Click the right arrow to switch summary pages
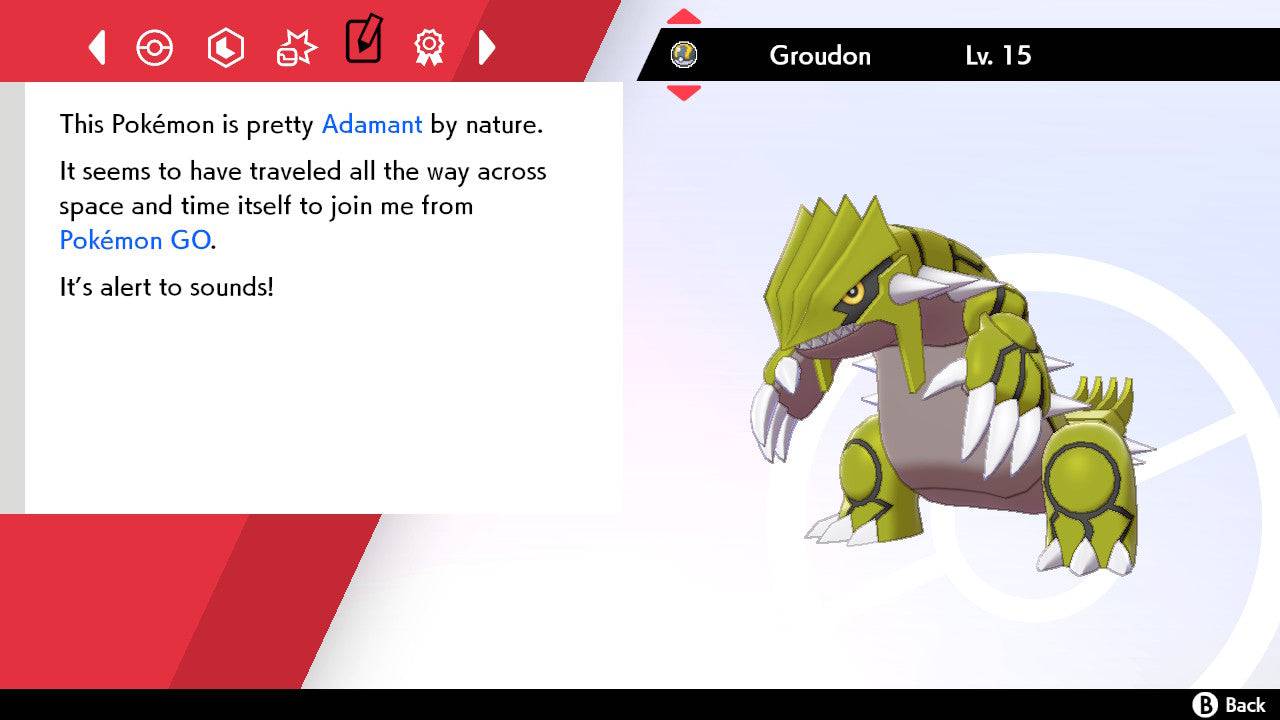 tap(487, 47)
